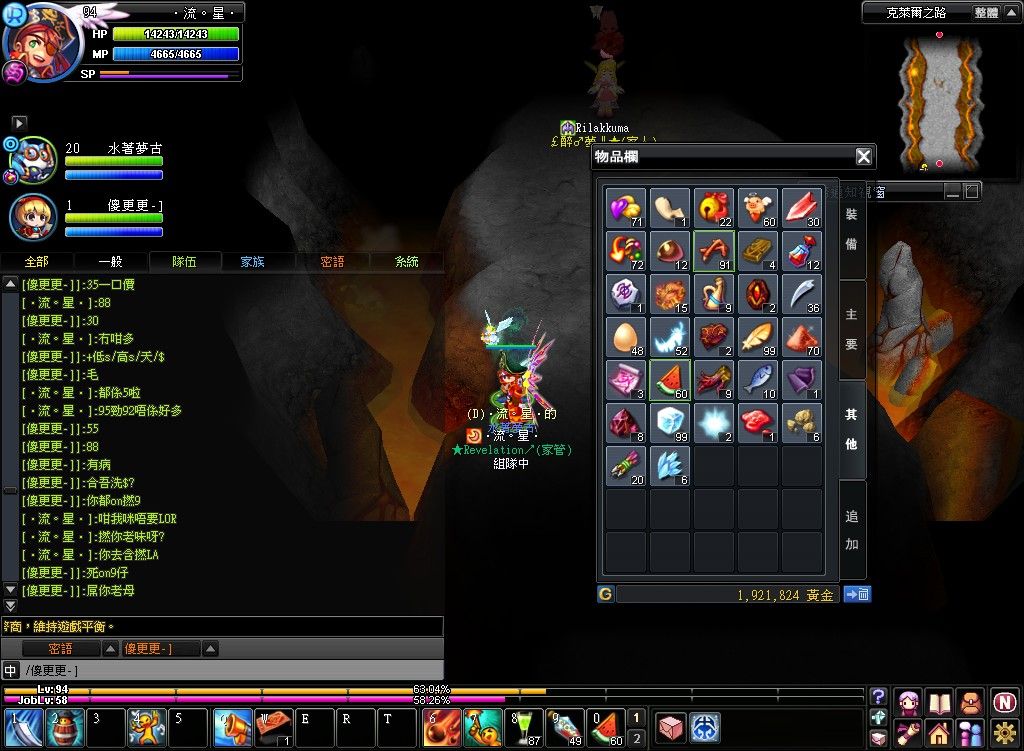Open the 追加 inventory tab
Screen dimensions: 1024x751
tap(851, 530)
